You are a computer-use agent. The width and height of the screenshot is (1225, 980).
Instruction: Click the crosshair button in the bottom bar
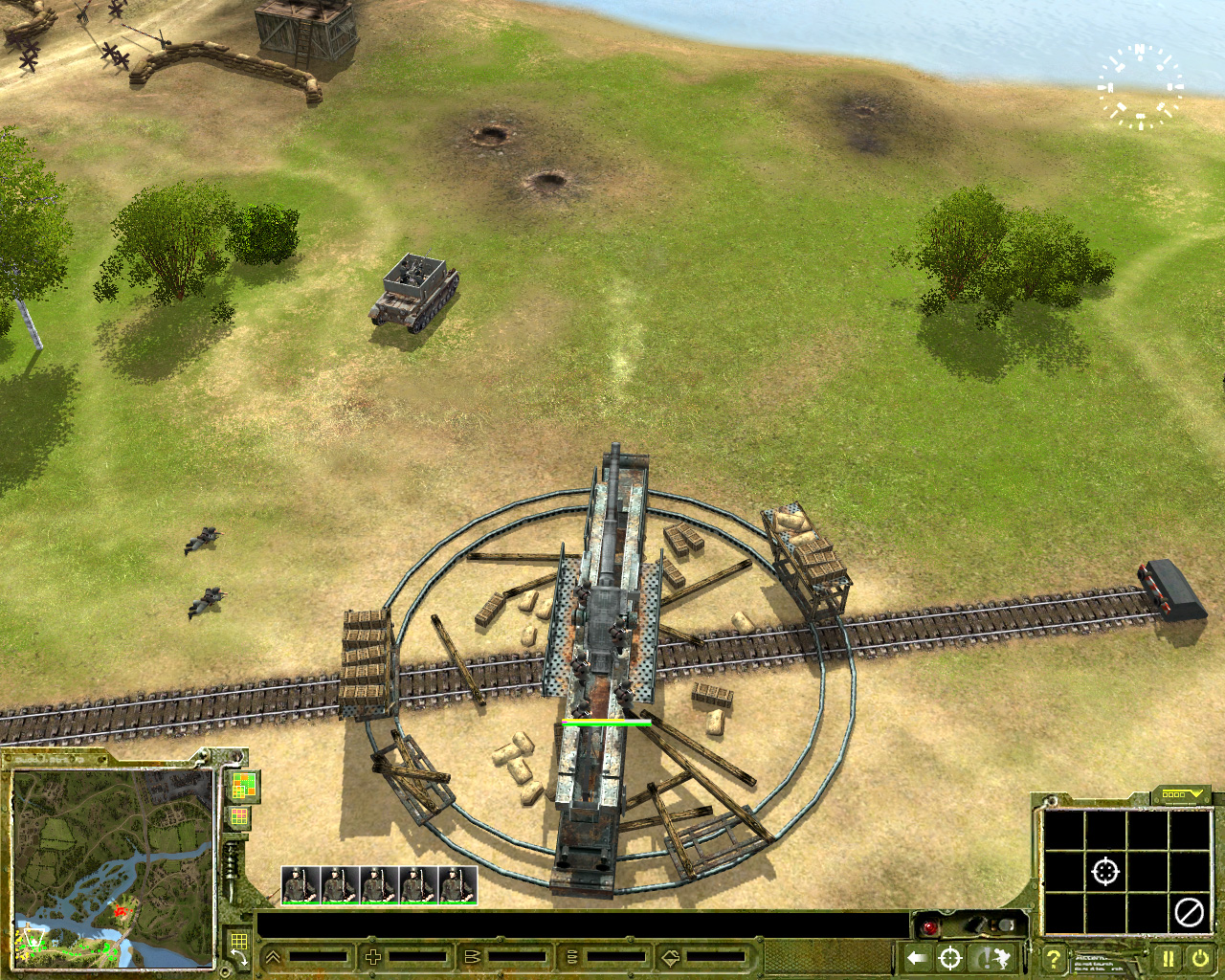click(x=949, y=958)
